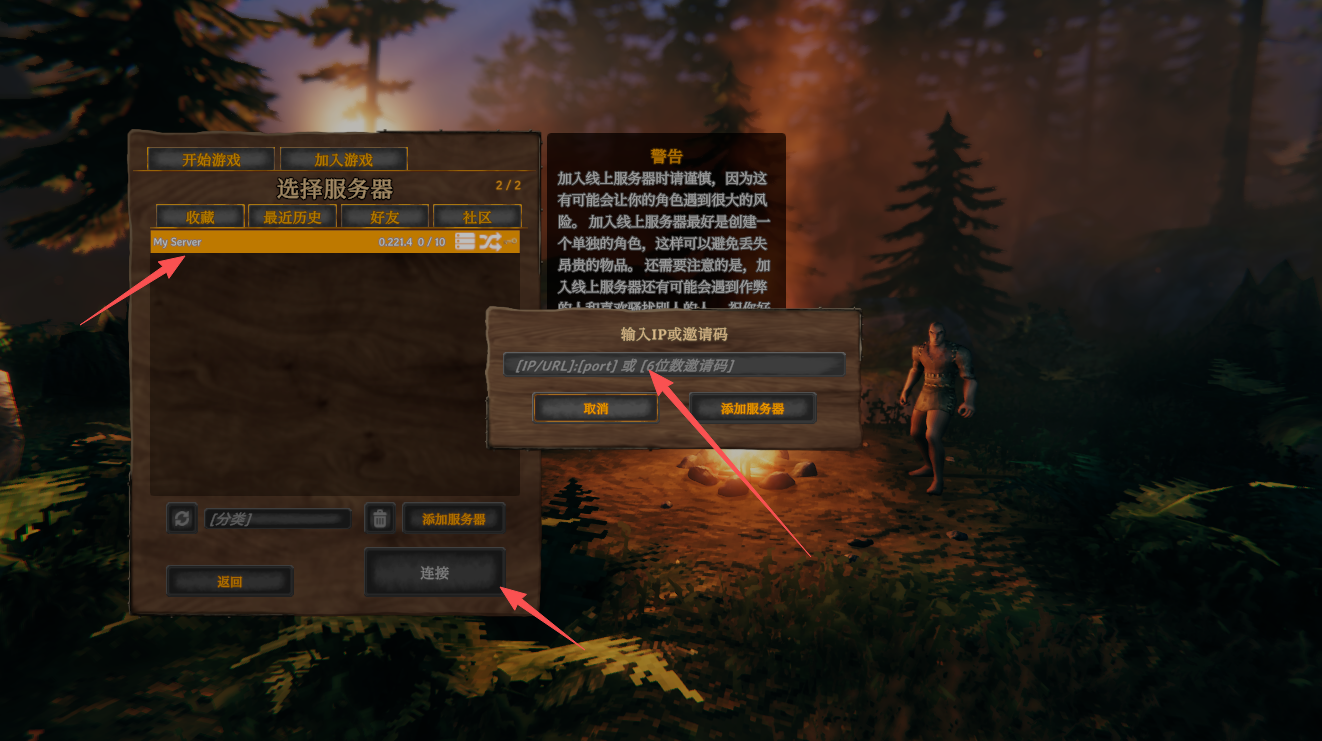Open the 社区 server tab
This screenshot has width=1322, height=741.
point(477,217)
